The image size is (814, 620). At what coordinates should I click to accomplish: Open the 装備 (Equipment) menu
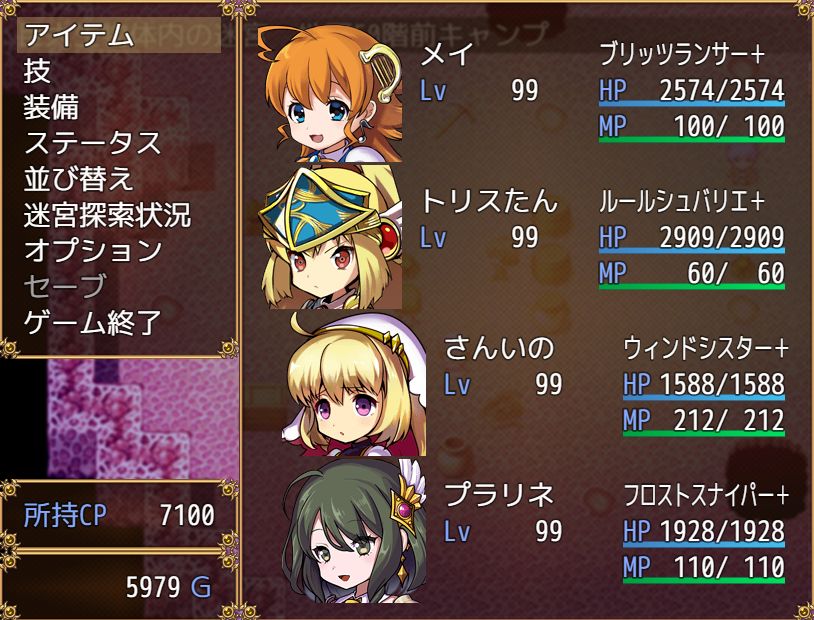tap(51, 107)
